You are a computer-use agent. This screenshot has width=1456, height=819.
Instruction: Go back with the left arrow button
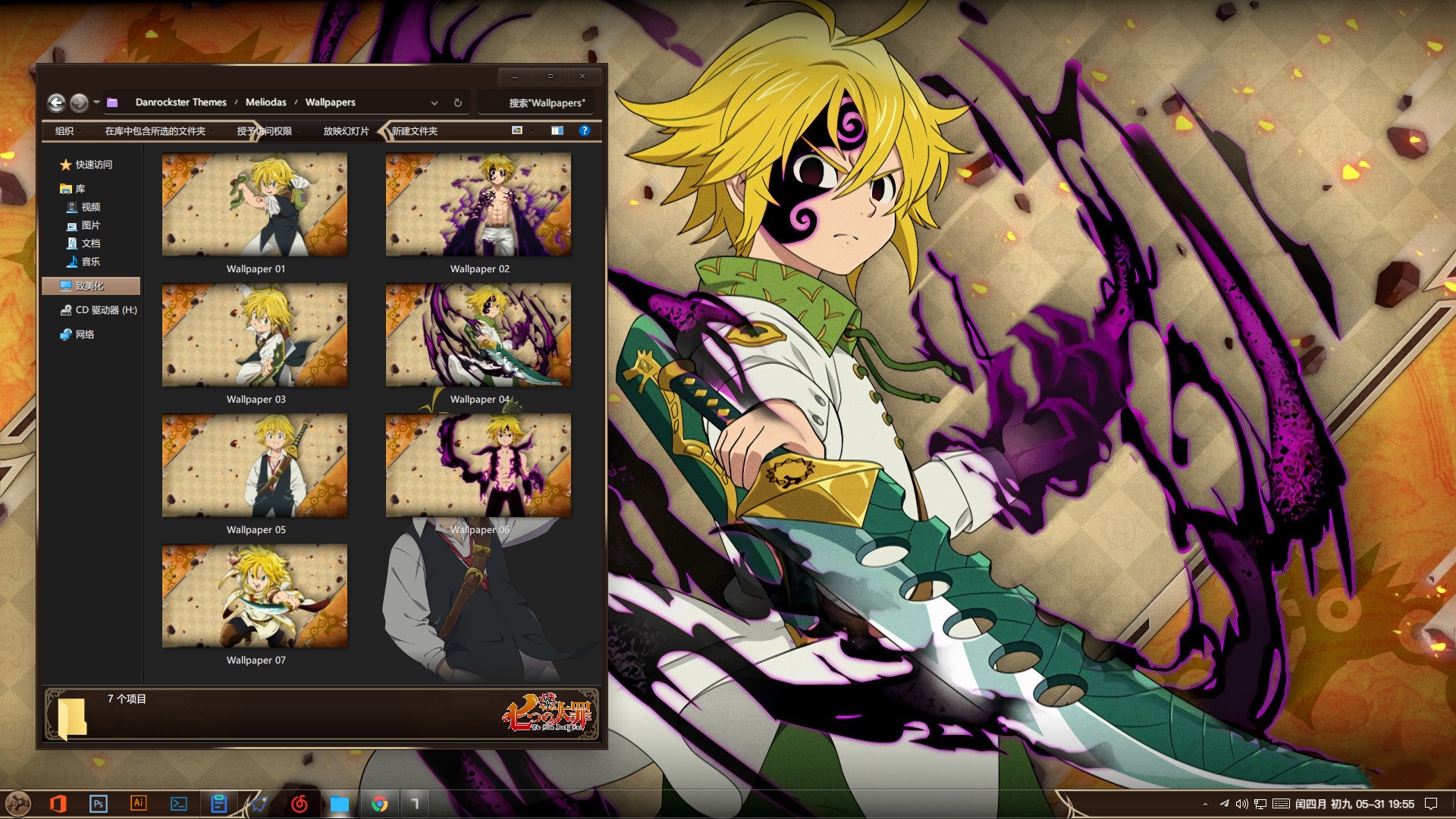coord(56,102)
